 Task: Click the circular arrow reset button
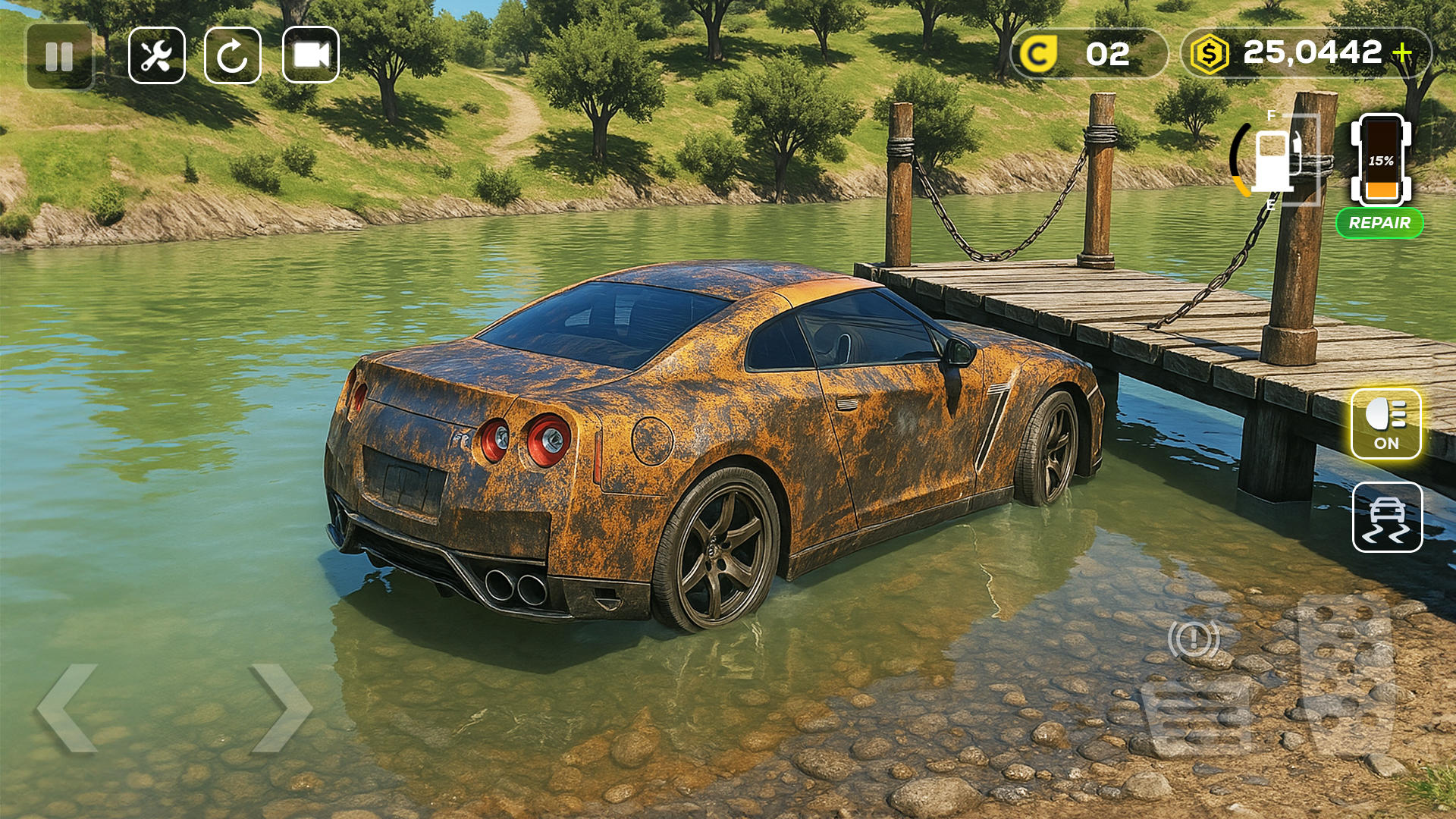pyautogui.click(x=233, y=55)
